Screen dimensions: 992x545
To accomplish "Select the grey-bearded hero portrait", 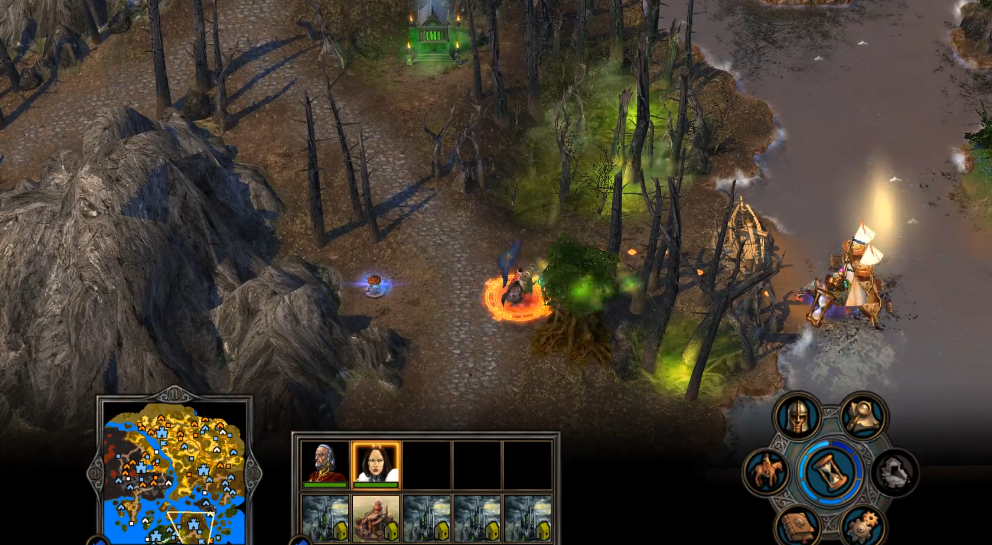I will coord(326,463).
